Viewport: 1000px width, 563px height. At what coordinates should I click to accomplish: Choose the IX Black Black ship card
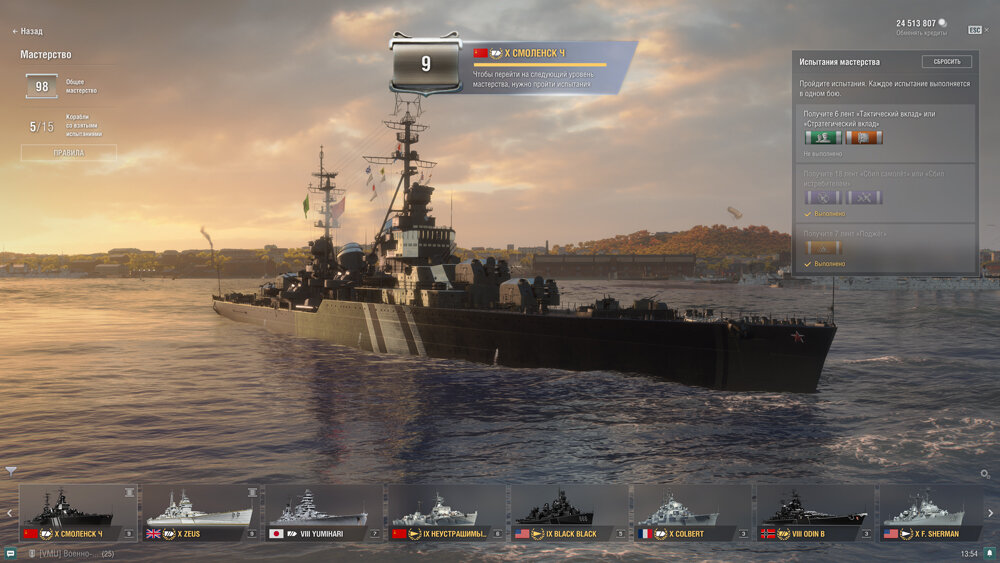coord(570,513)
